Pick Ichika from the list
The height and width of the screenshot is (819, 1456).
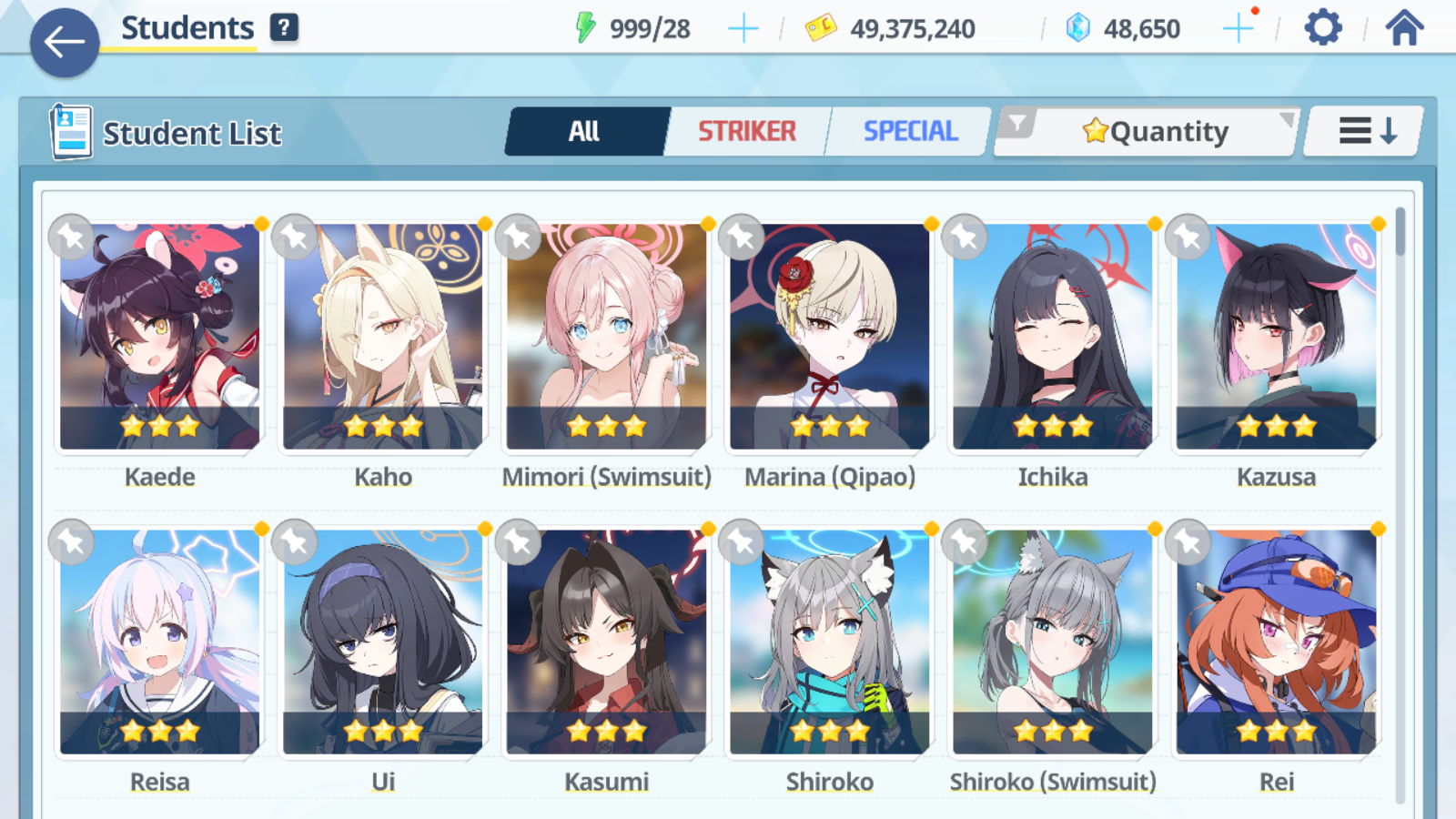(1053, 337)
